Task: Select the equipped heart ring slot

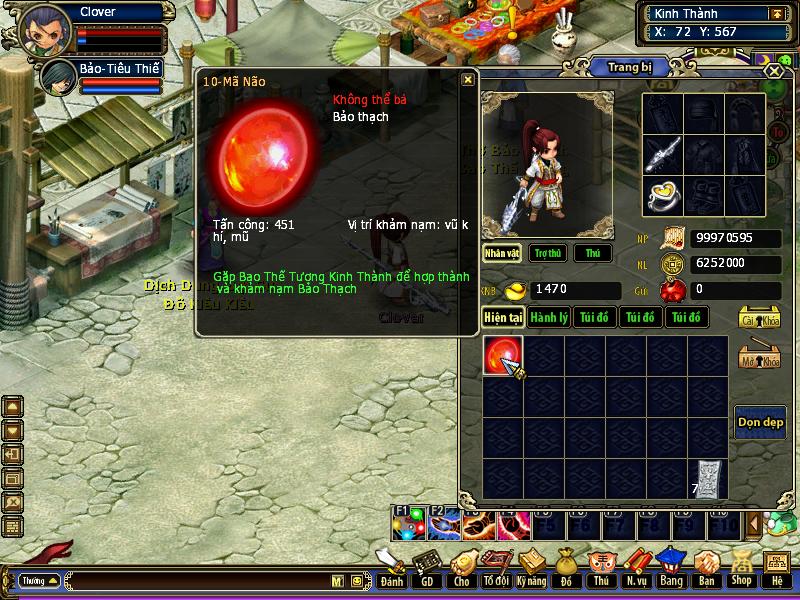Action: (x=662, y=194)
